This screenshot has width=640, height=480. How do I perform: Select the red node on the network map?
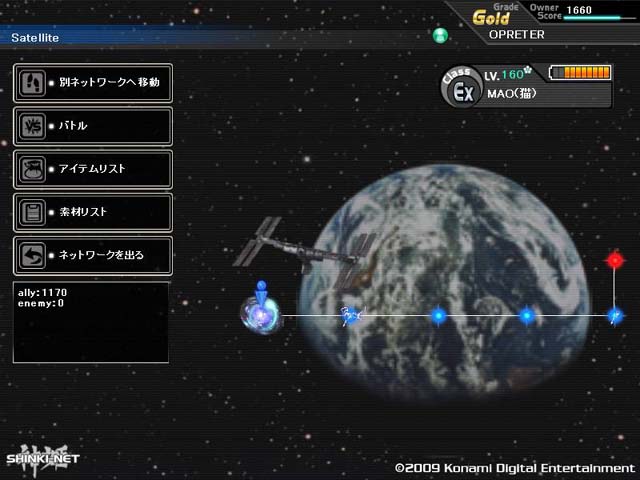coord(615,260)
